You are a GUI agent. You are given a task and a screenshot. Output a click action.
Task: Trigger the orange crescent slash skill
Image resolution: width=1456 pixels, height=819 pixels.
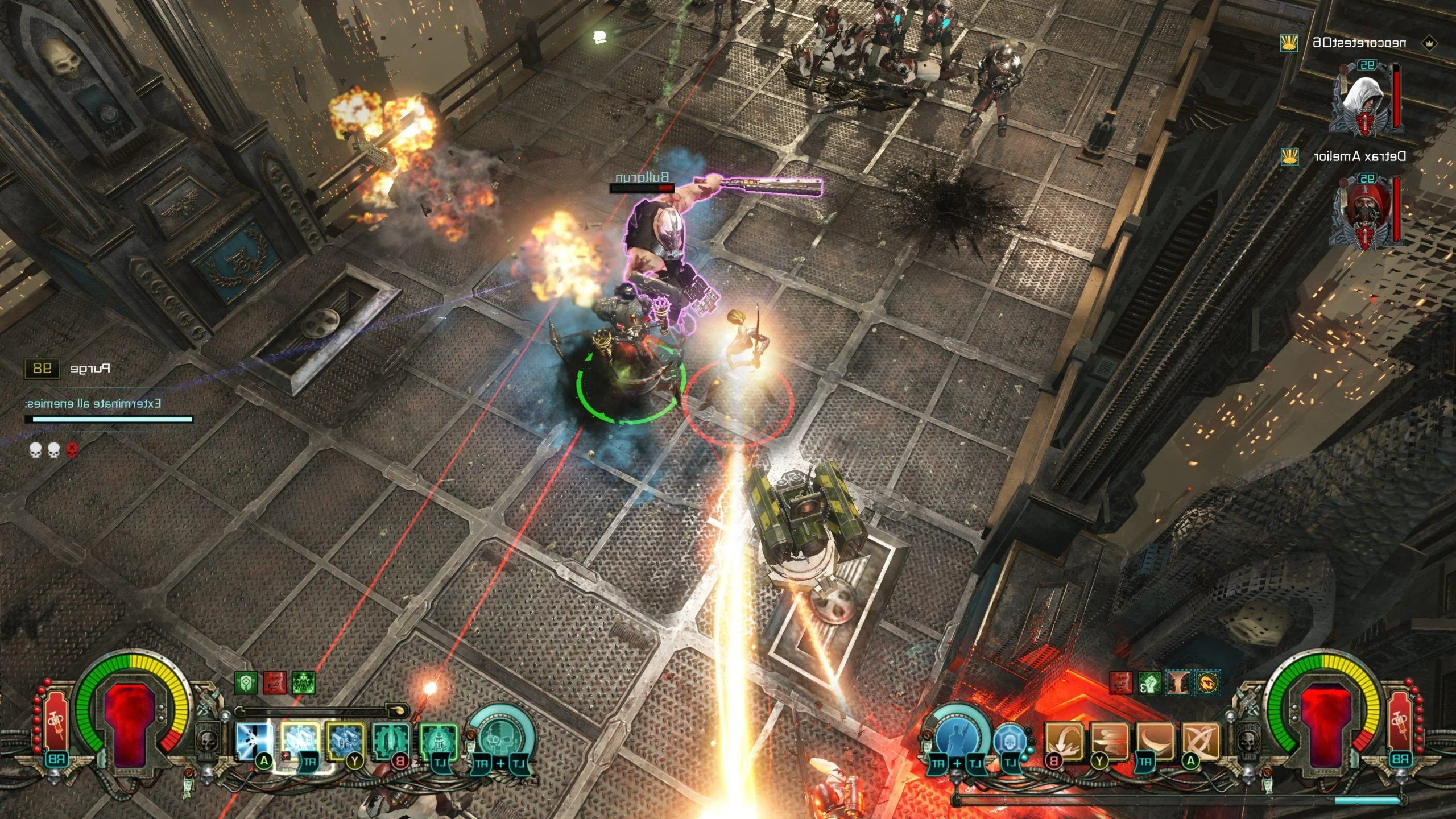1156,741
